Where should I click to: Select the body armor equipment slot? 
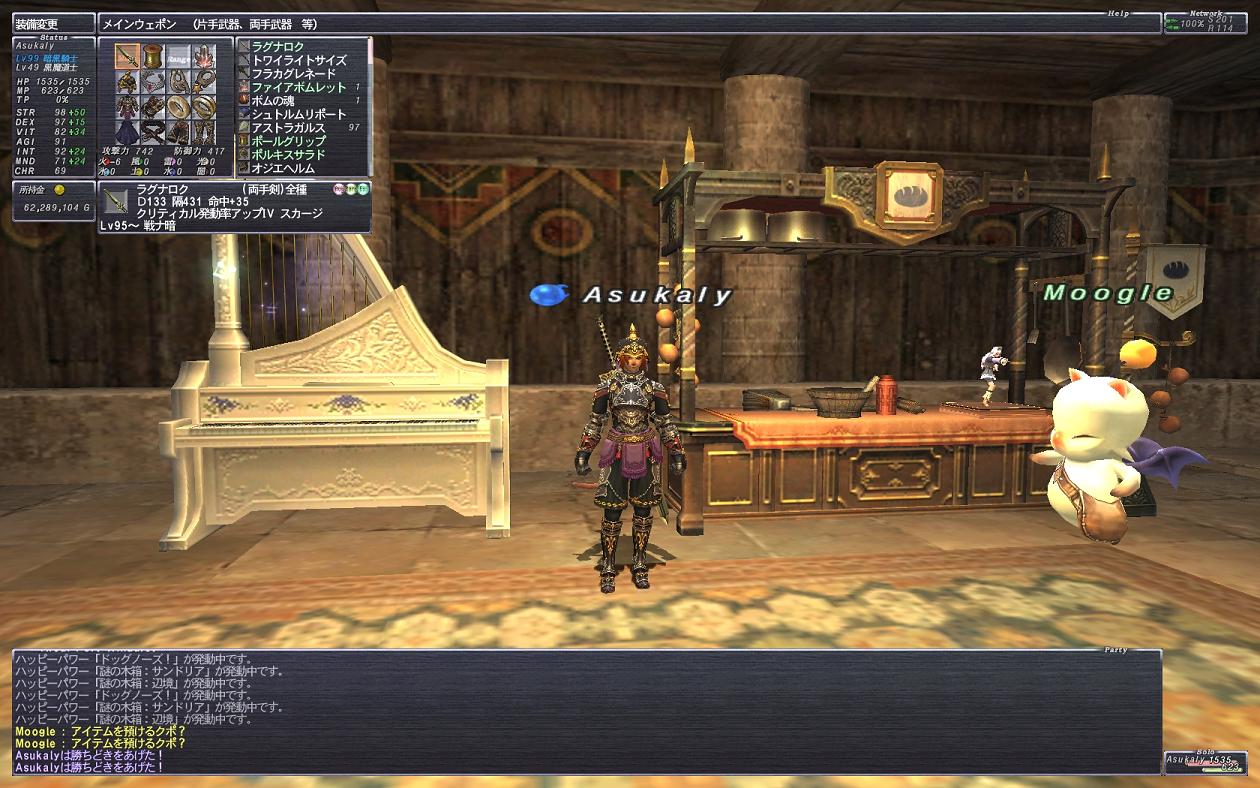[127, 107]
